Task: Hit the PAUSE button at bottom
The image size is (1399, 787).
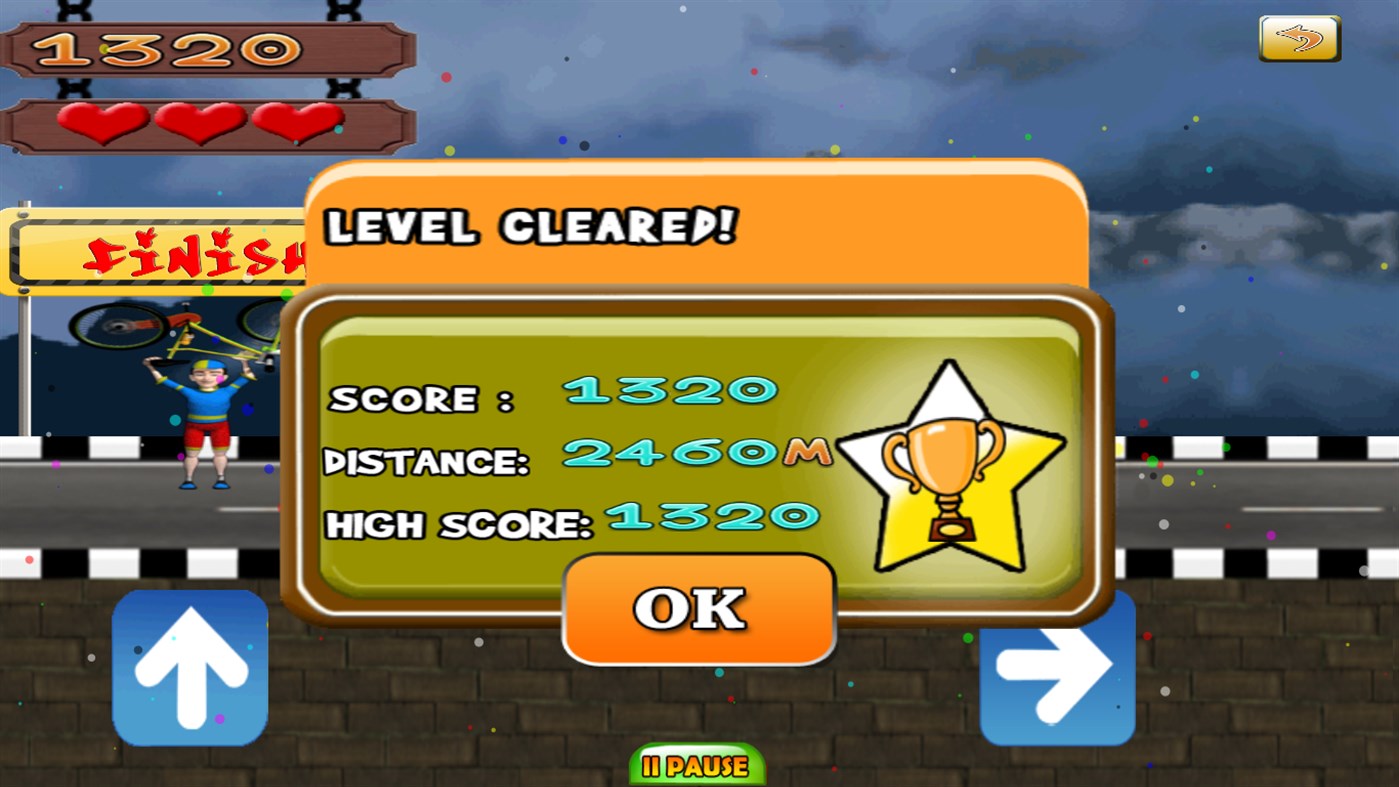Action: [697, 768]
